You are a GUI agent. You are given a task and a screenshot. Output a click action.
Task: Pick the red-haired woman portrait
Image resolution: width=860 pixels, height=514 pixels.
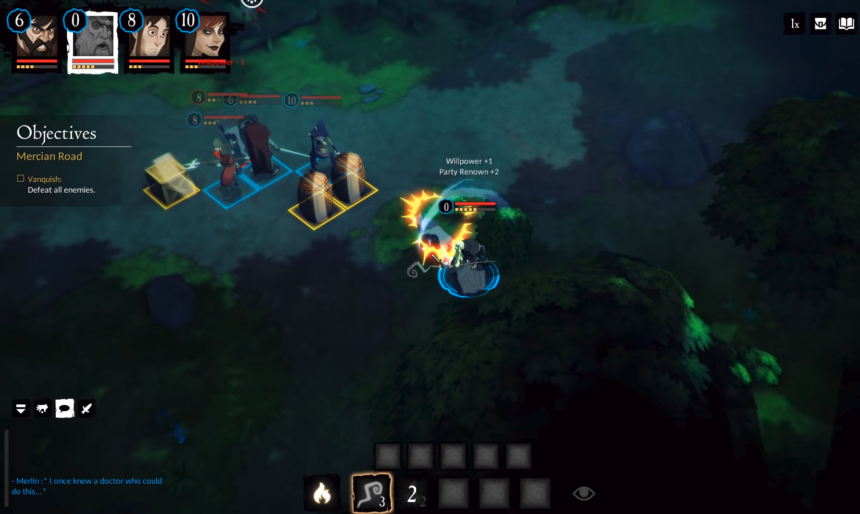click(x=205, y=40)
